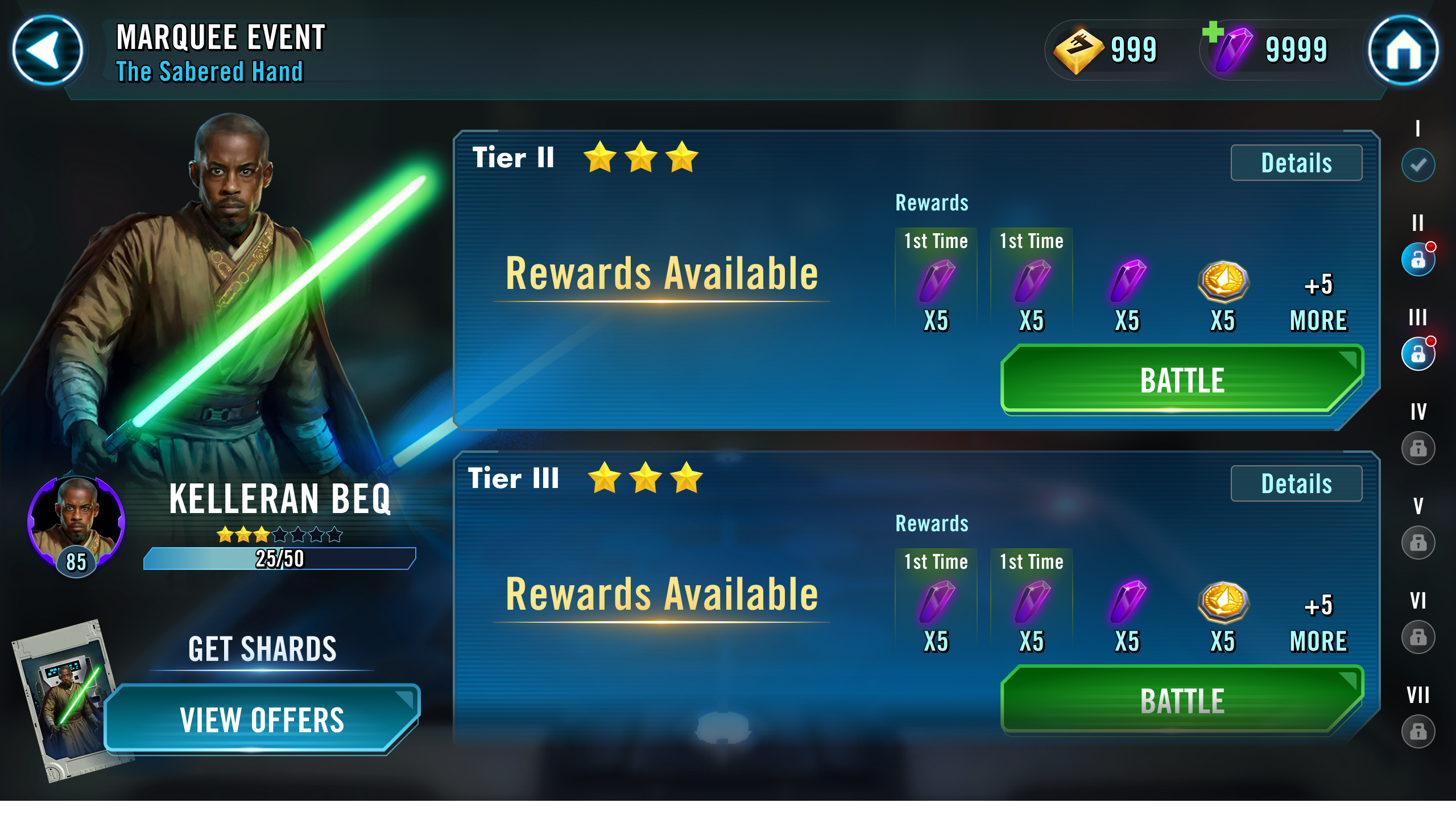This screenshot has height=819, width=1456.
Task: Open Details for Tier III
Action: point(1297,485)
